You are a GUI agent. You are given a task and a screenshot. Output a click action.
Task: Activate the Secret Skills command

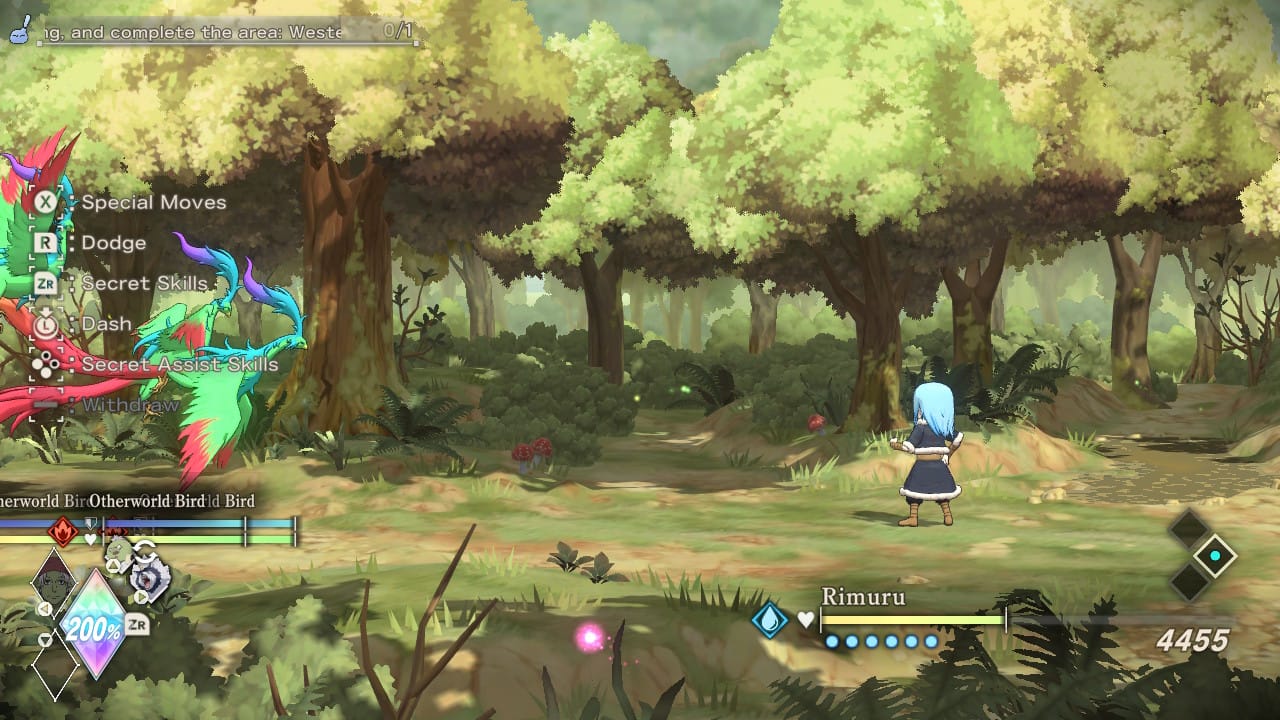coord(144,284)
